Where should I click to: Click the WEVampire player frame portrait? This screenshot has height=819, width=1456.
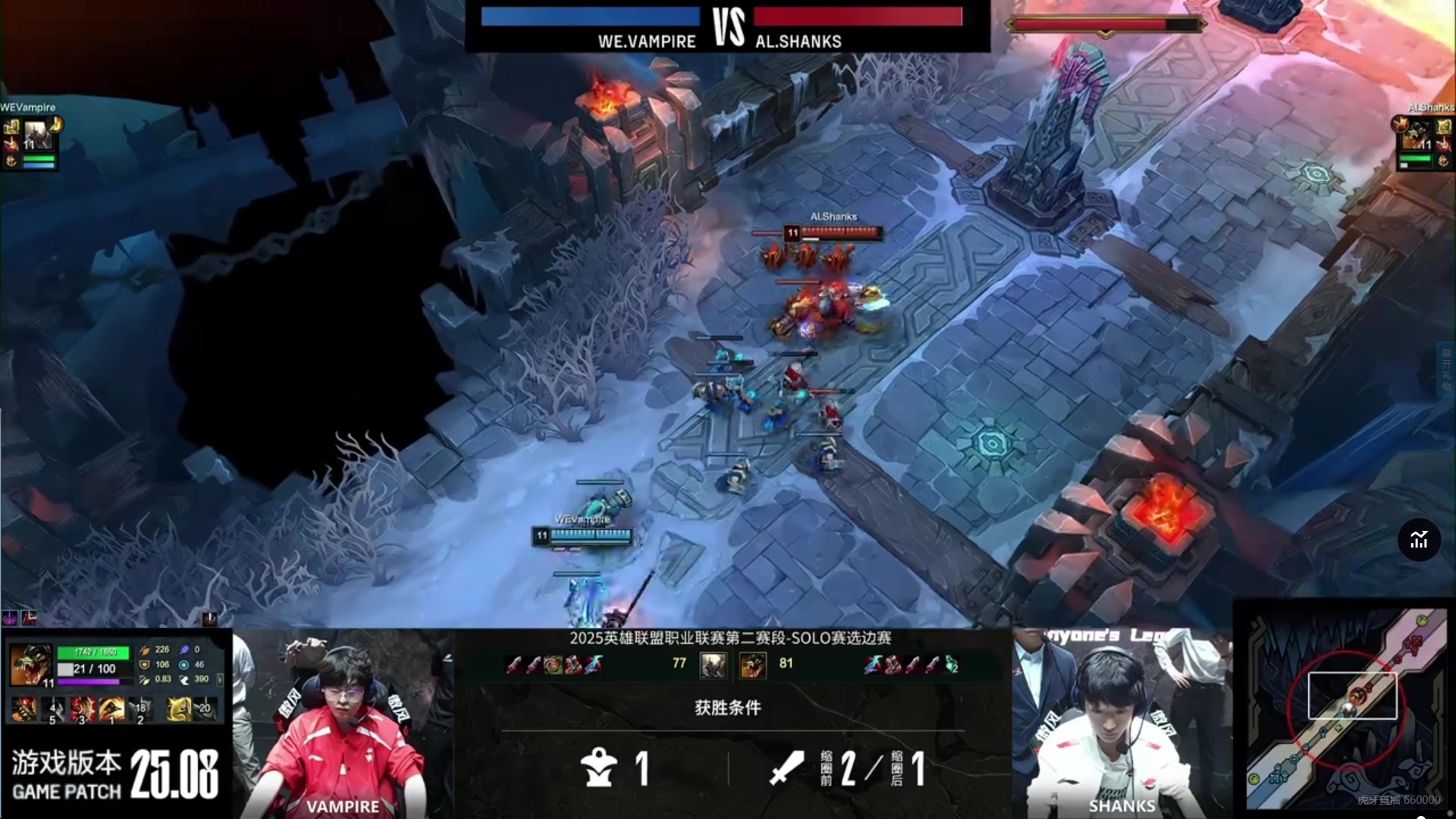click(x=36, y=136)
